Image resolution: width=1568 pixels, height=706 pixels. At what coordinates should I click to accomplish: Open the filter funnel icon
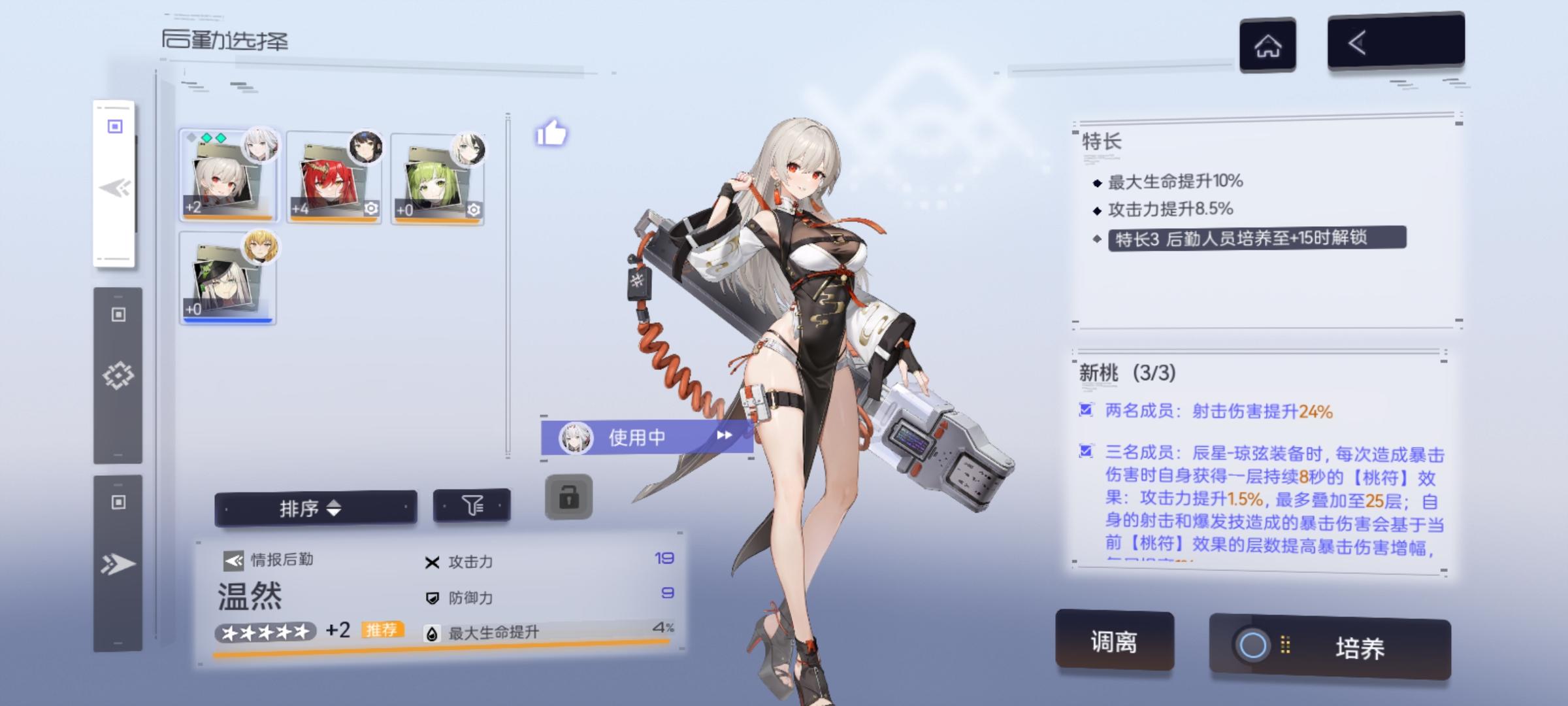click(475, 507)
